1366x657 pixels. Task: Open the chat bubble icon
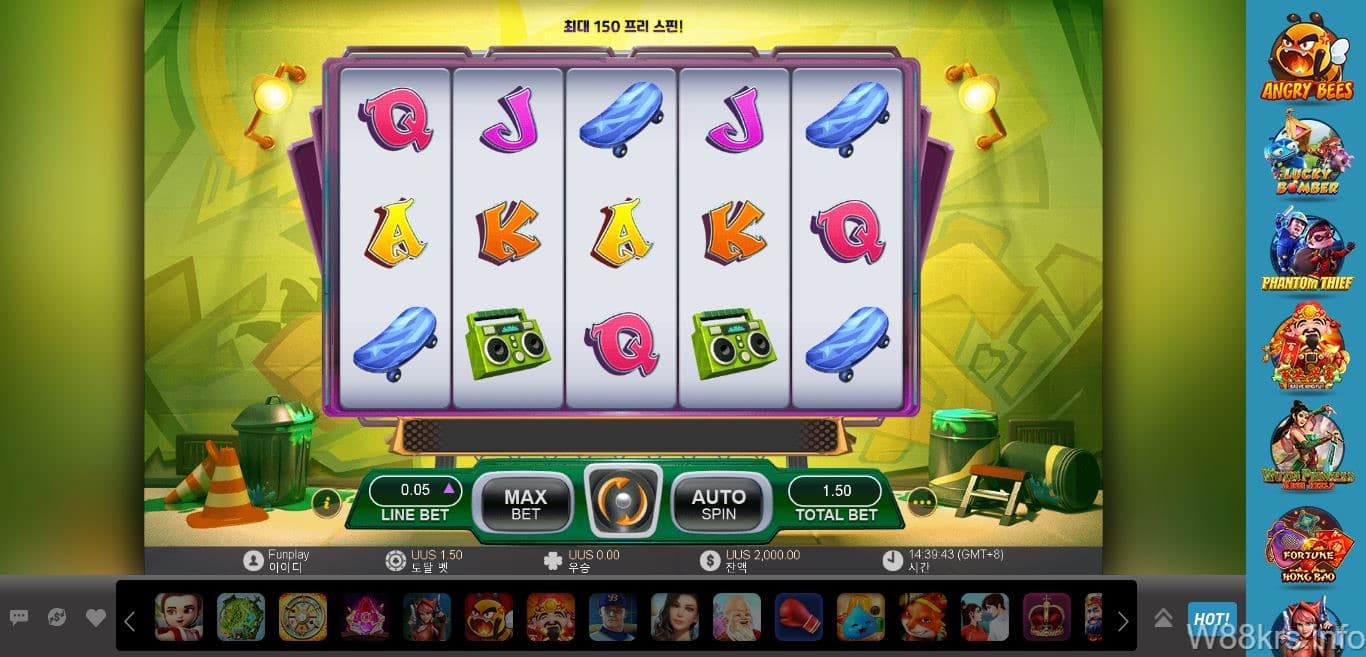[19, 618]
